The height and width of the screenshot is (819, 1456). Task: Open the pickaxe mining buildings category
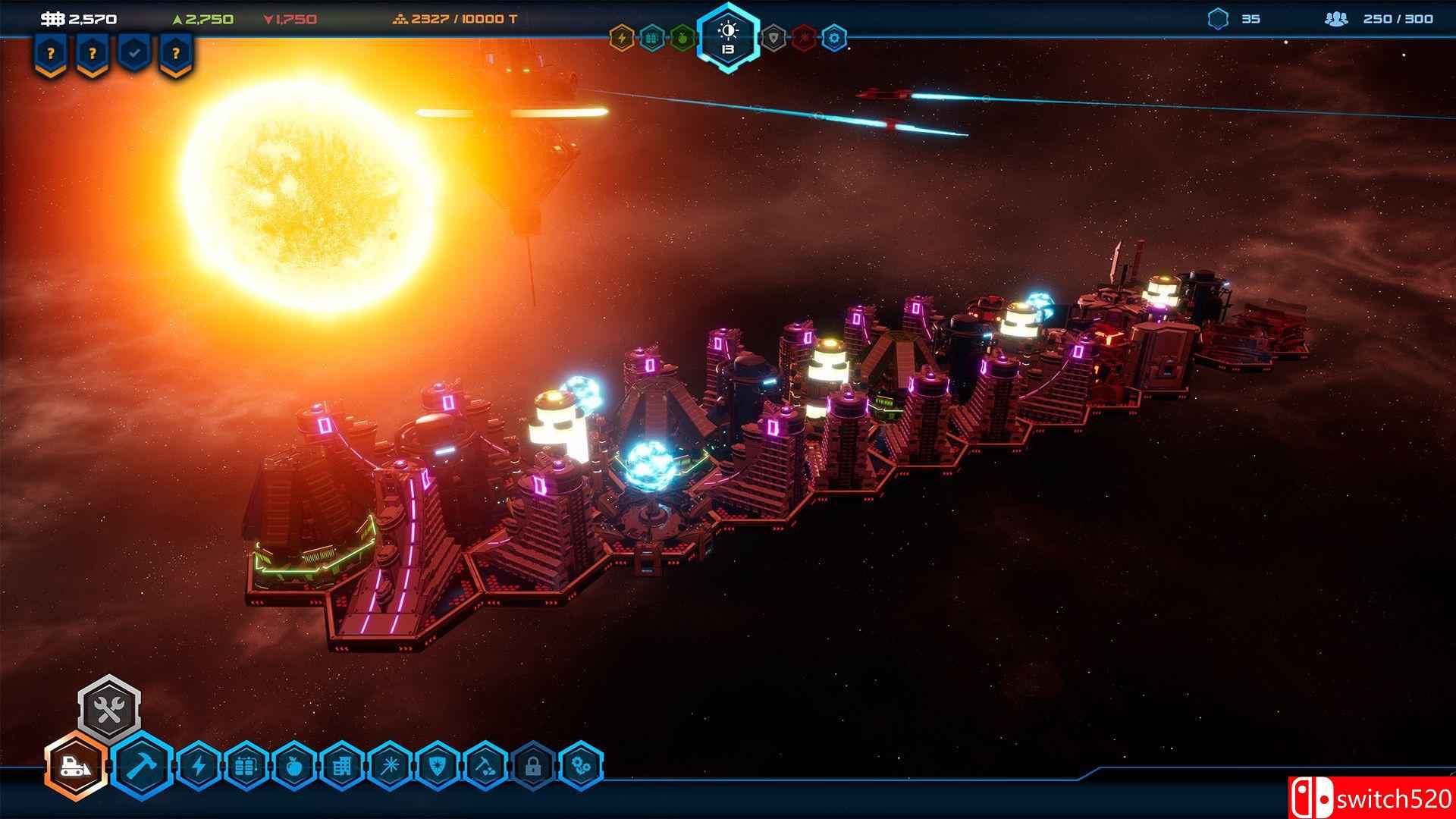click(x=485, y=767)
